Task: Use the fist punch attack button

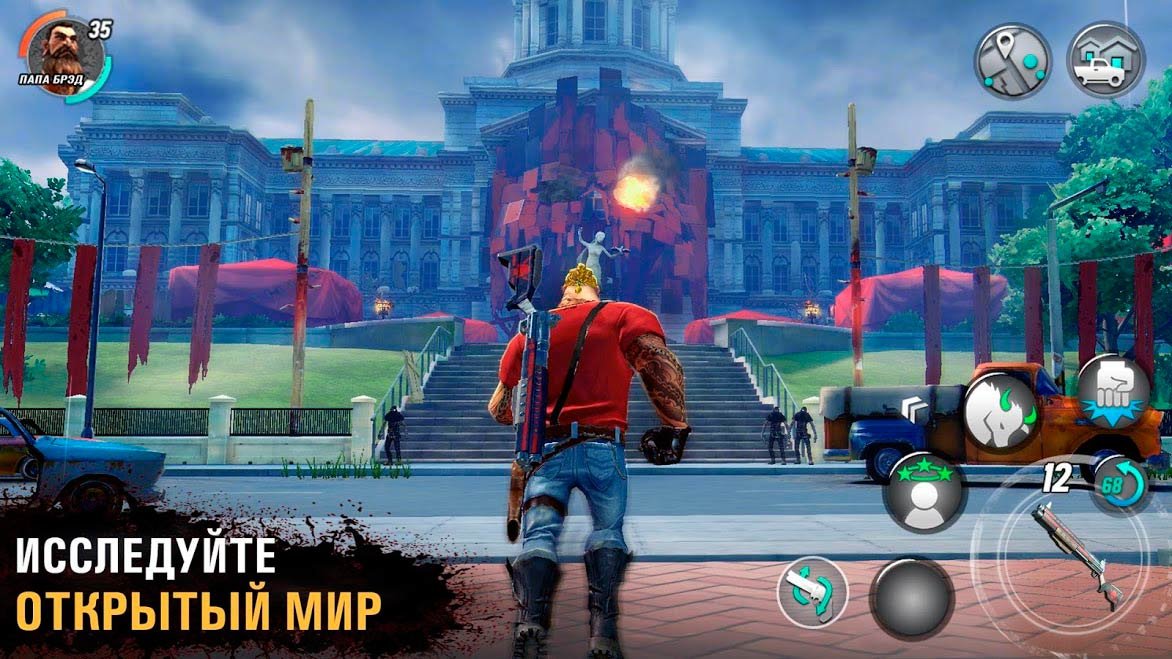Action: [1112, 390]
